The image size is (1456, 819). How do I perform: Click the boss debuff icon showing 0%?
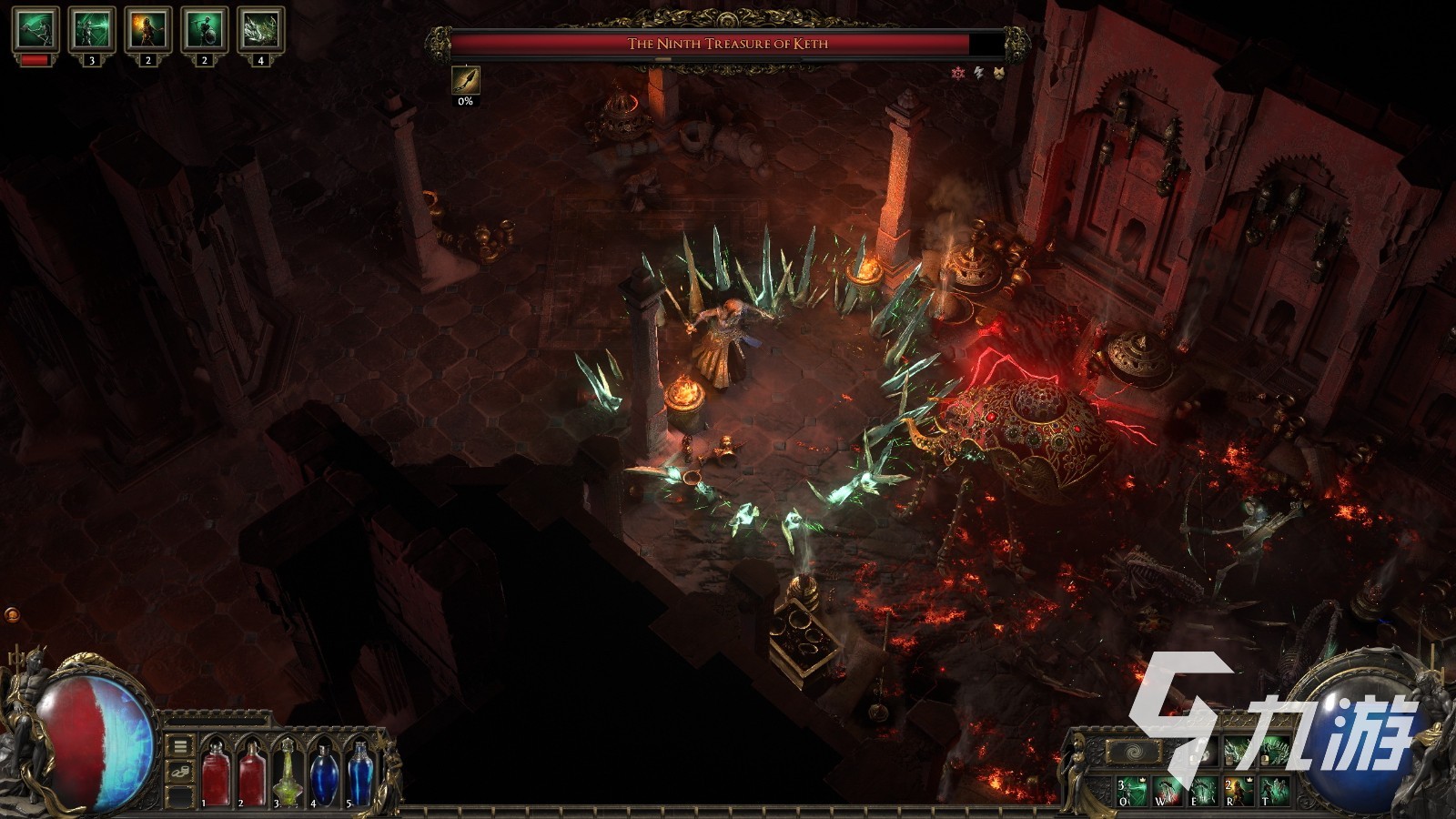click(465, 80)
